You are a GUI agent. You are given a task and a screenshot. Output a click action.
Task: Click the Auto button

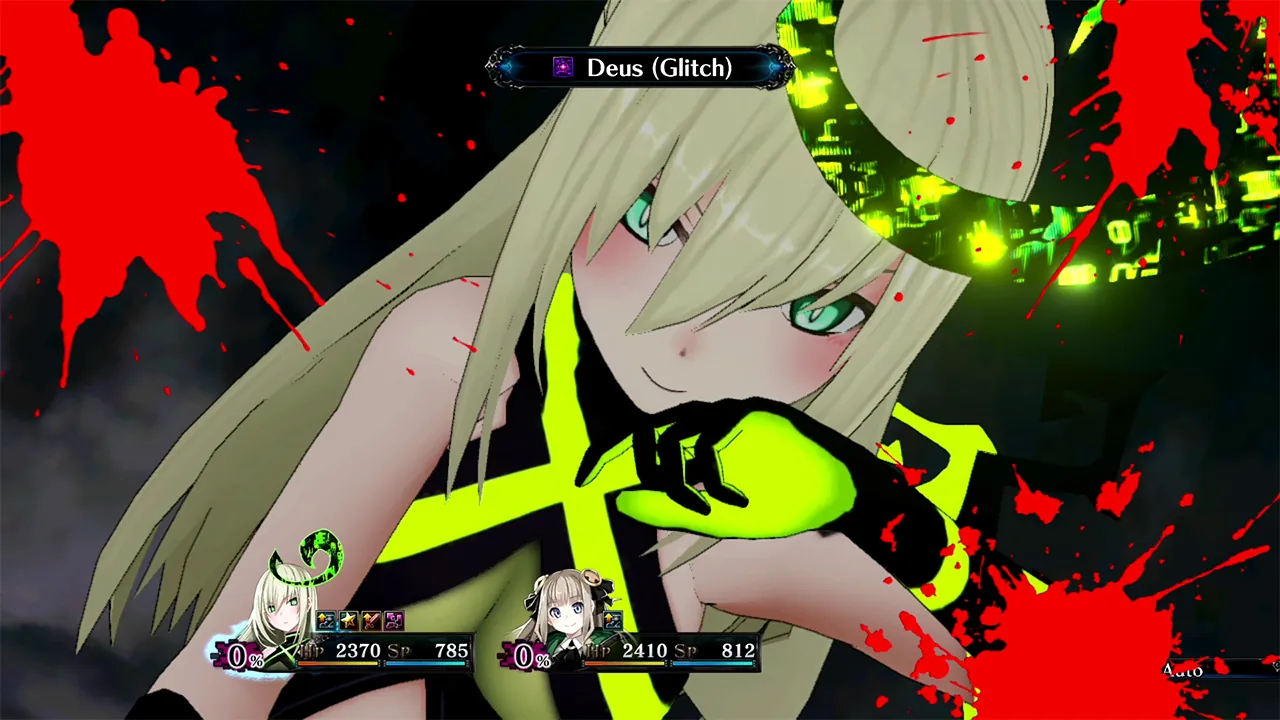coord(1183,670)
